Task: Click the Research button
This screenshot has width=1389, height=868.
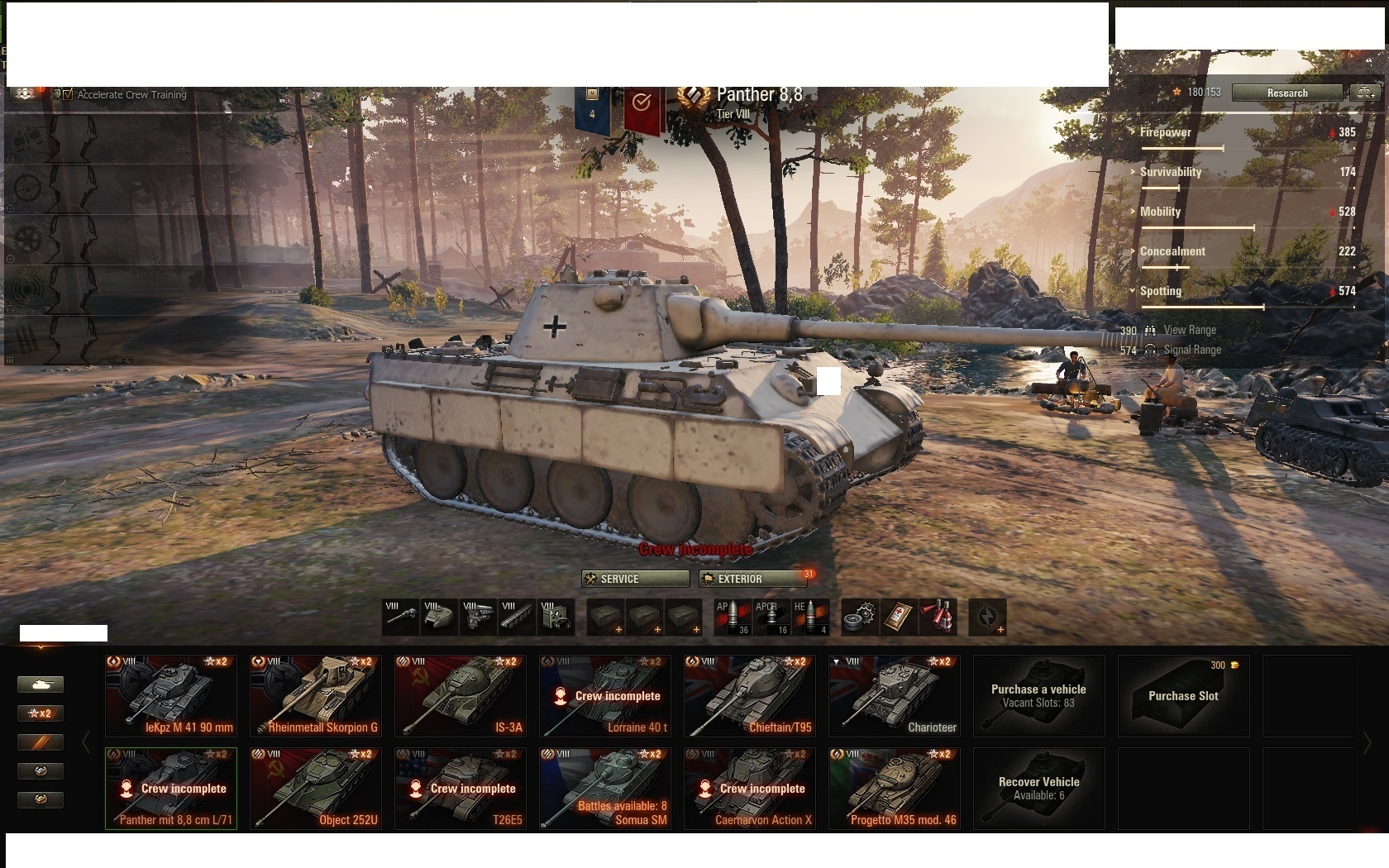Action: [1286, 93]
